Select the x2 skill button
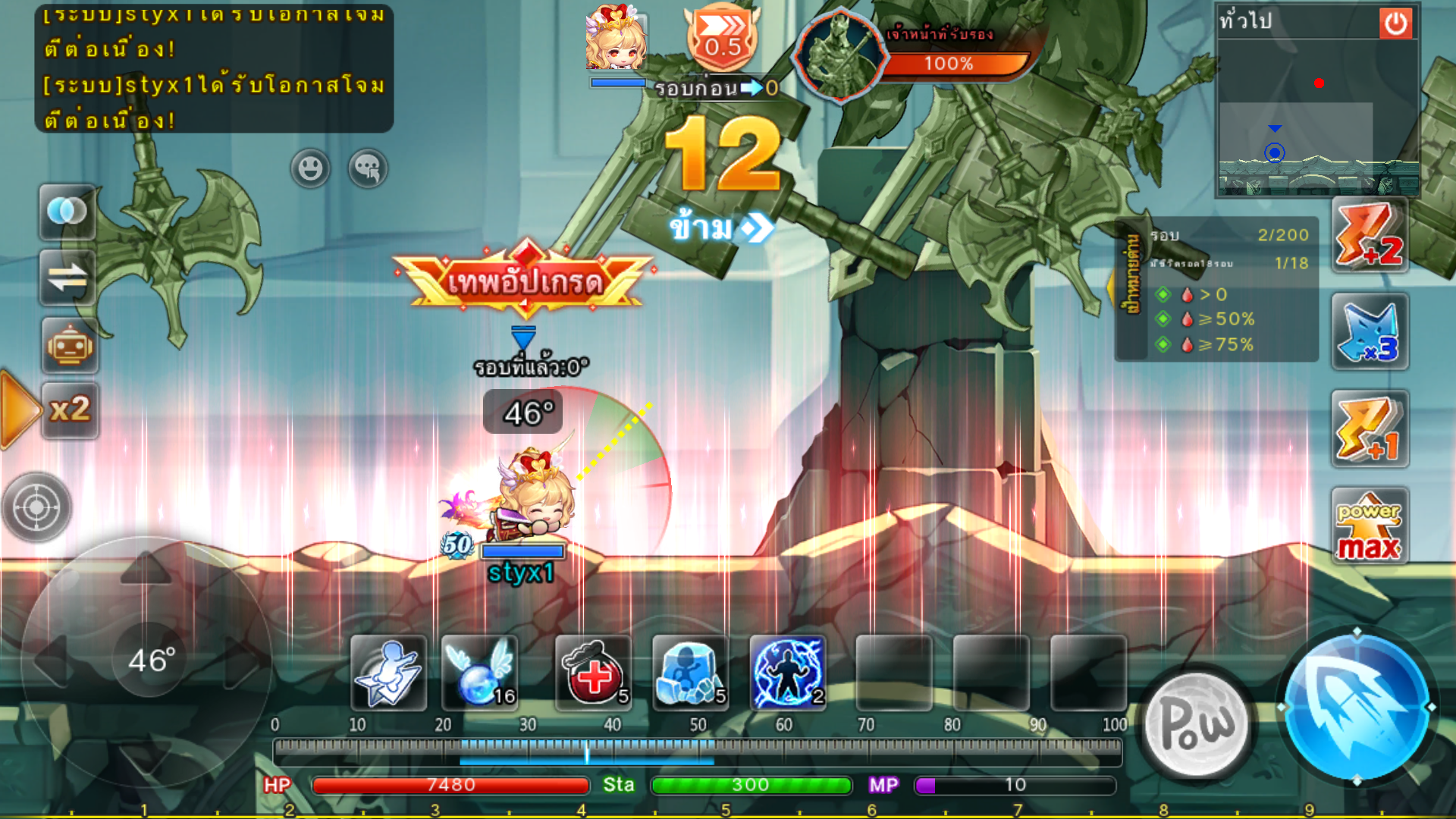 click(70, 410)
